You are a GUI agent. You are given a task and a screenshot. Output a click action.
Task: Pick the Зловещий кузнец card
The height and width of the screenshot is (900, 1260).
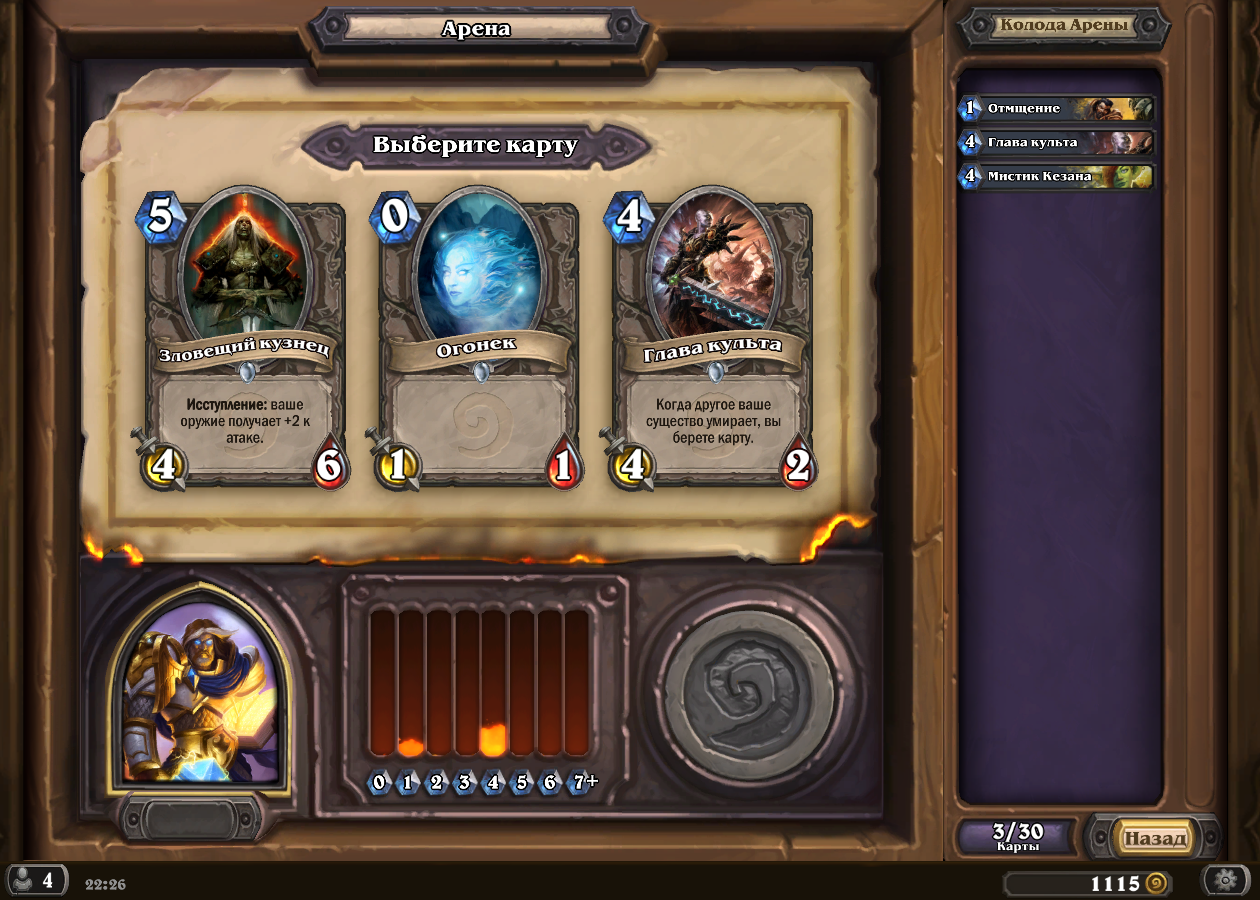tap(245, 340)
